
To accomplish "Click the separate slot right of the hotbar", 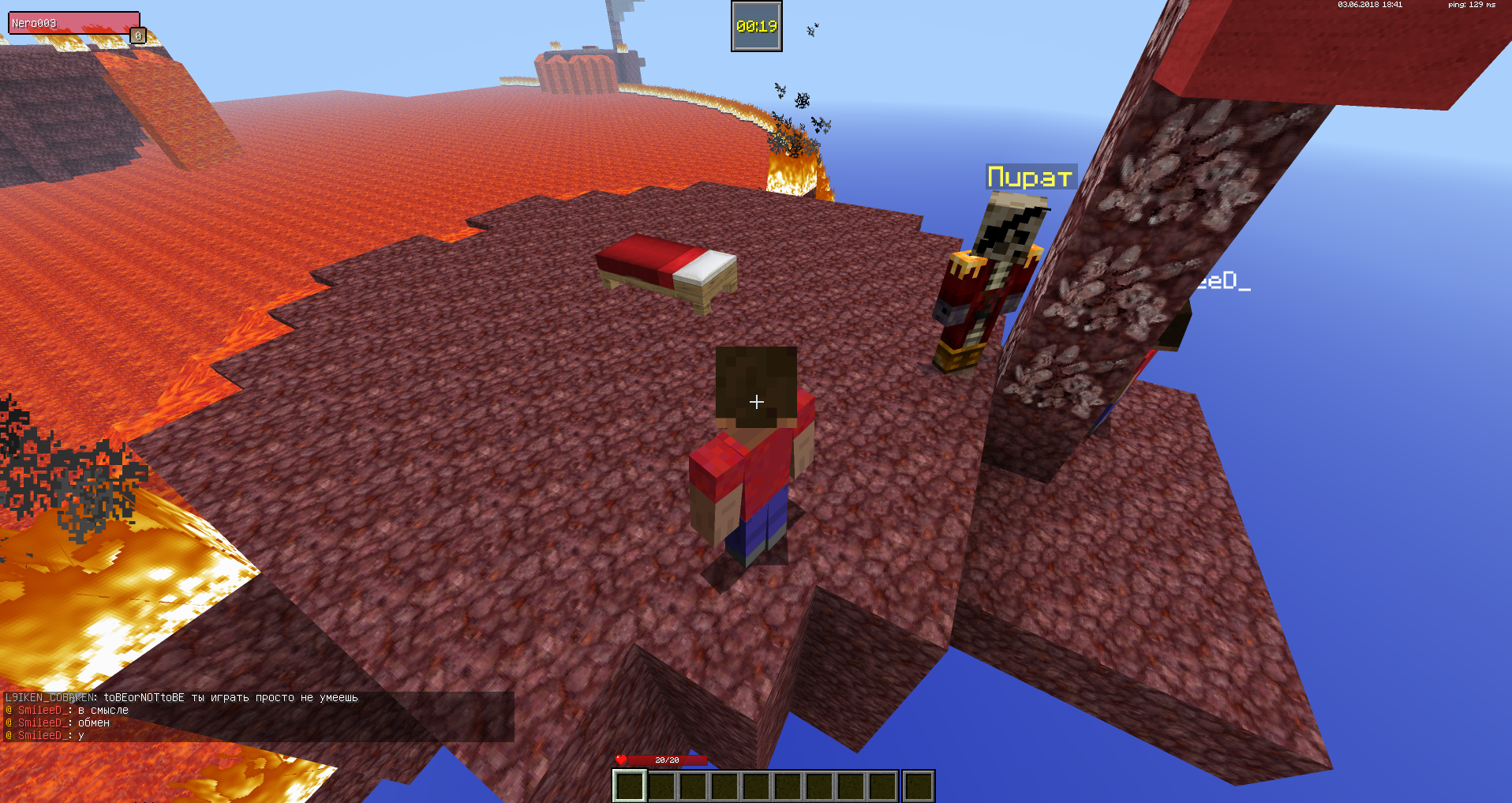I will point(918,786).
